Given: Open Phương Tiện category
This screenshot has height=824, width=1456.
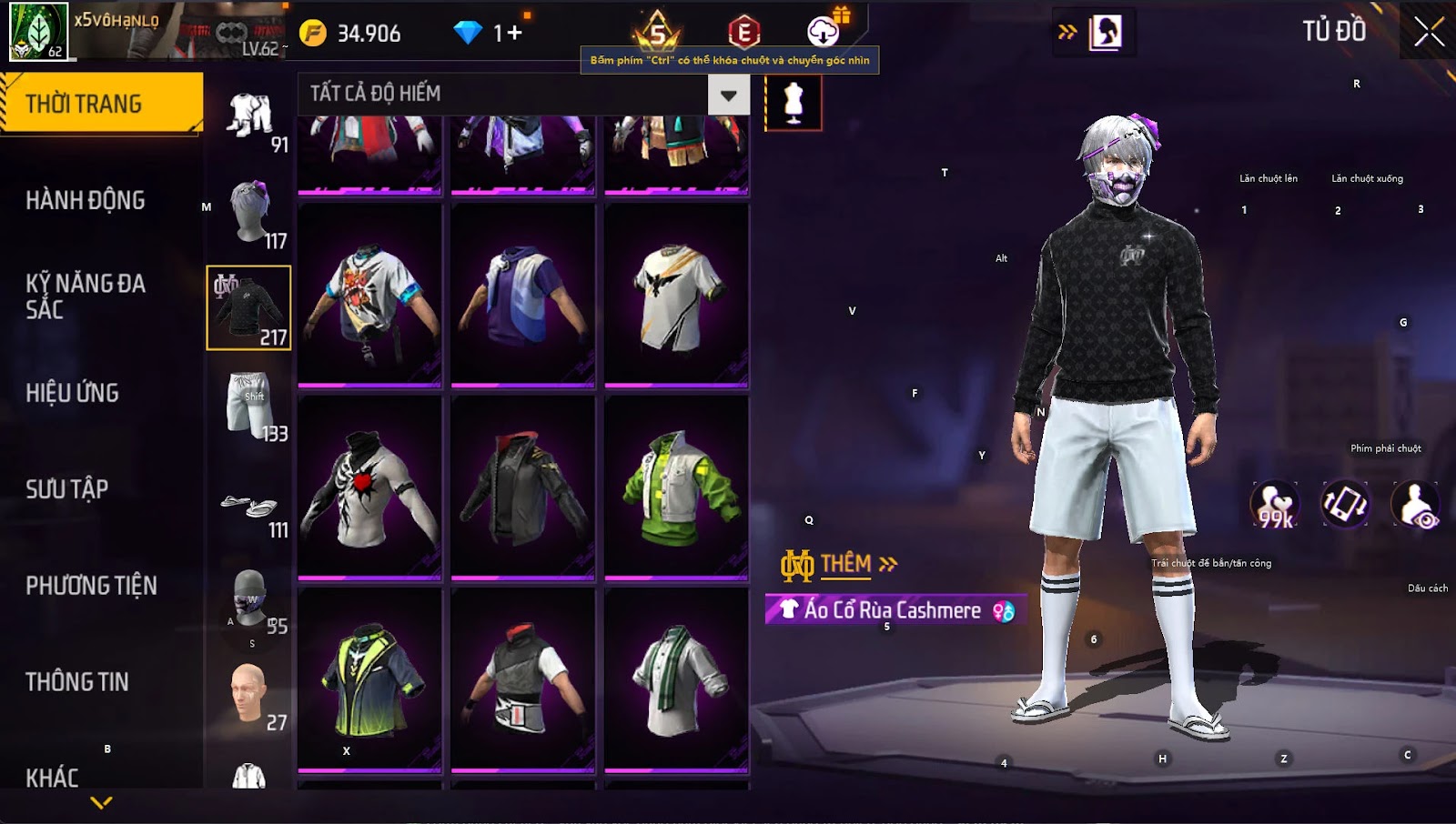Looking at the screenshot, I should point(91,586).
